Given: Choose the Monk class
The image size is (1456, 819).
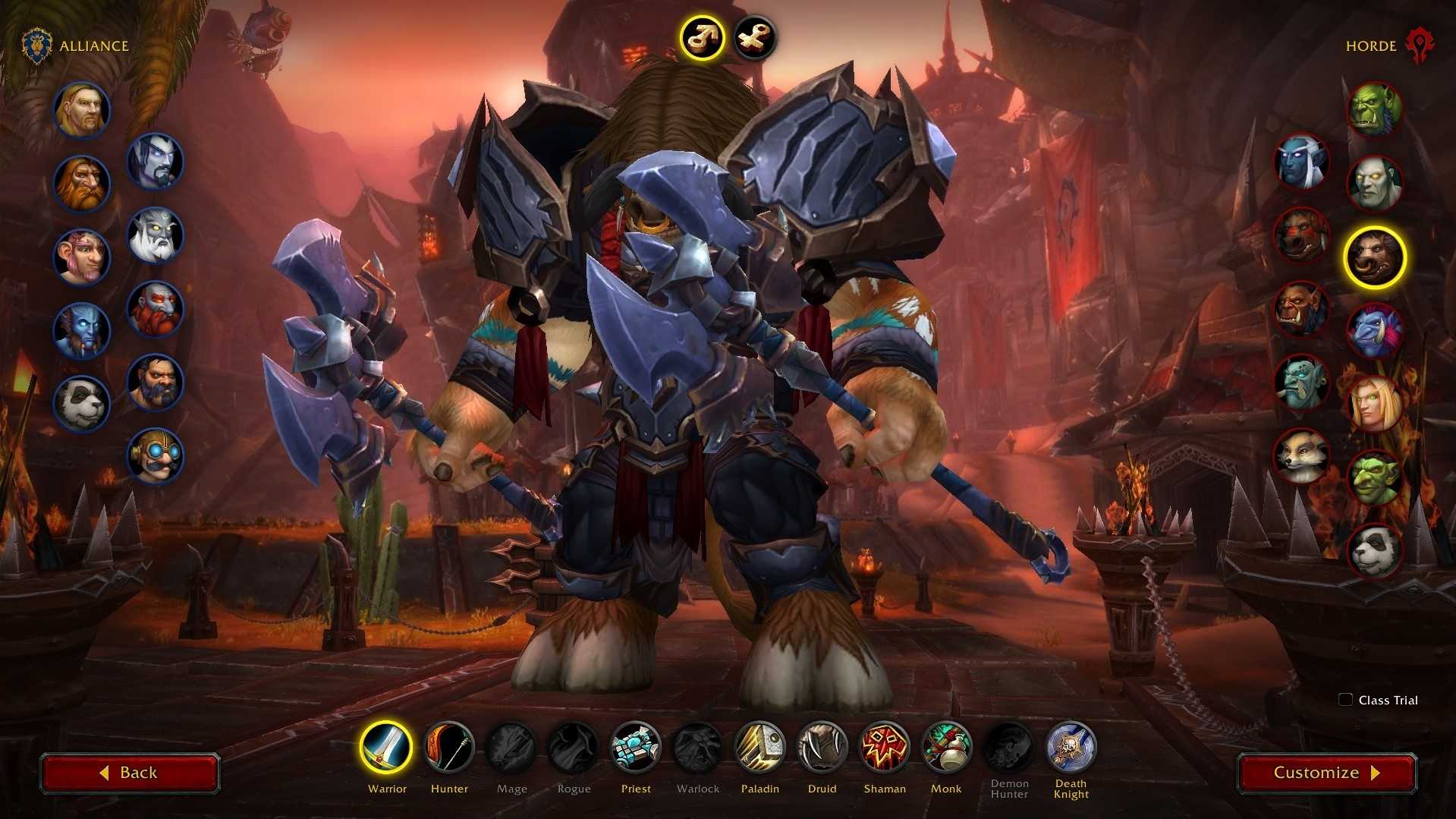Looking at the screenshot, I should pos(946,748).
